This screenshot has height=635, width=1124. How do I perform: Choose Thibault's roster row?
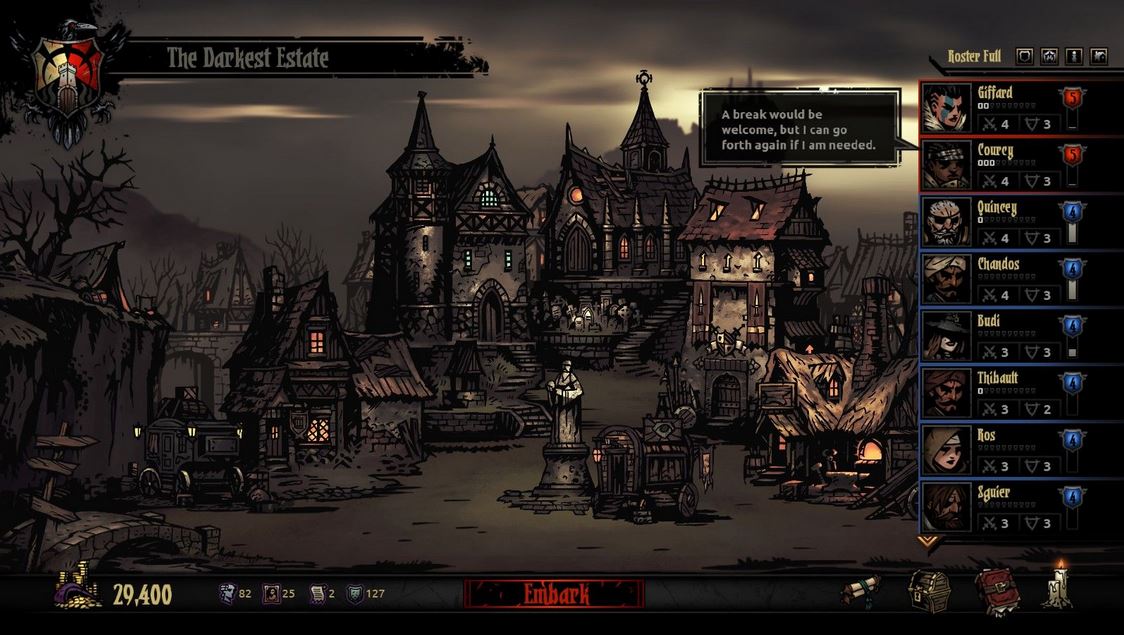(1000, 393)
